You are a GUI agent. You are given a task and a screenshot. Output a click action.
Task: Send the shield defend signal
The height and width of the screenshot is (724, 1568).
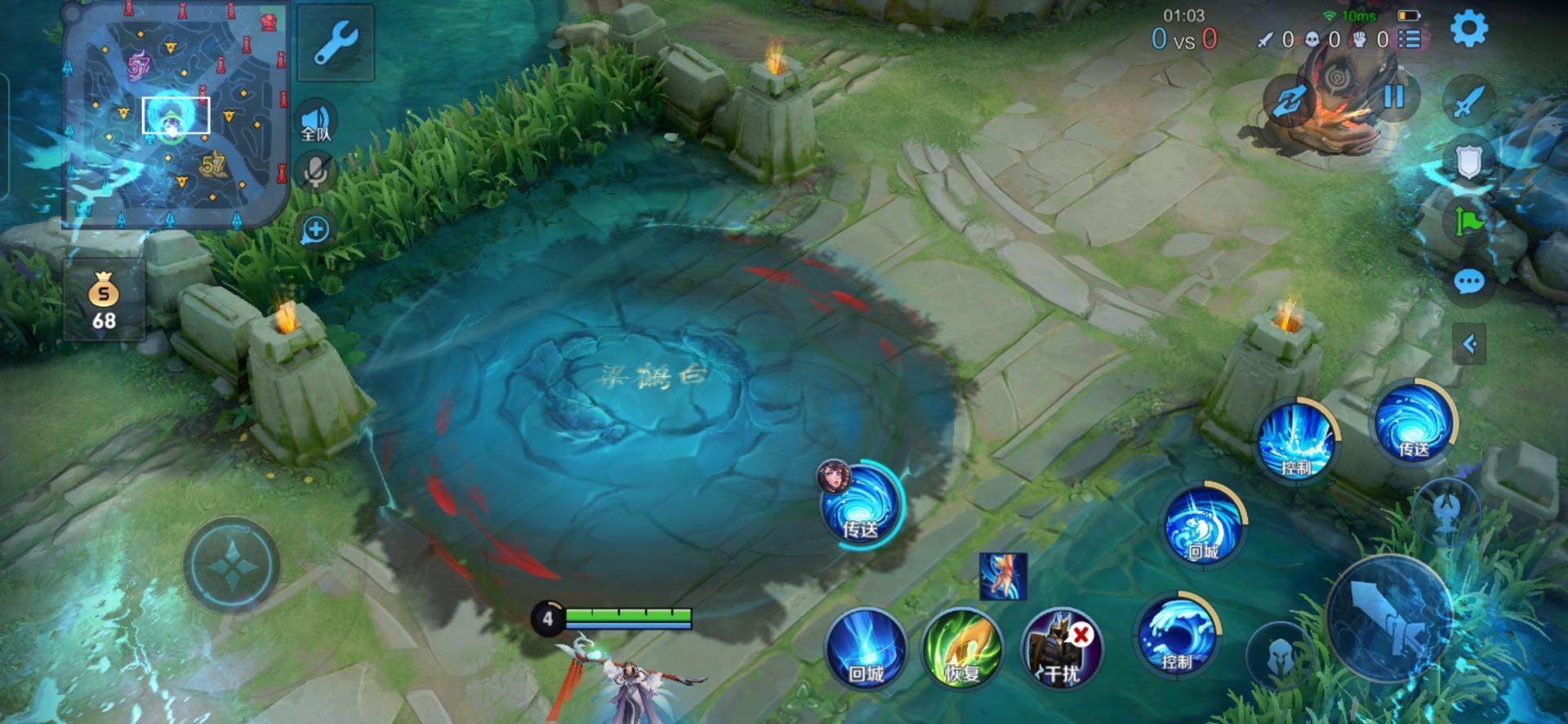click(x=1468, y=162)
